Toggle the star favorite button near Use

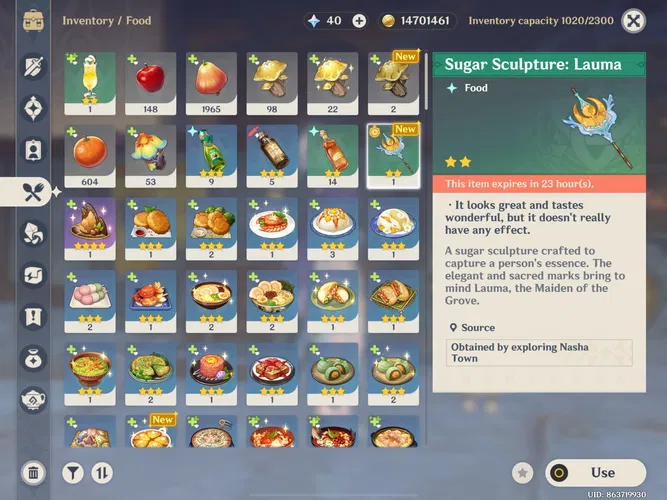point(521,472)
